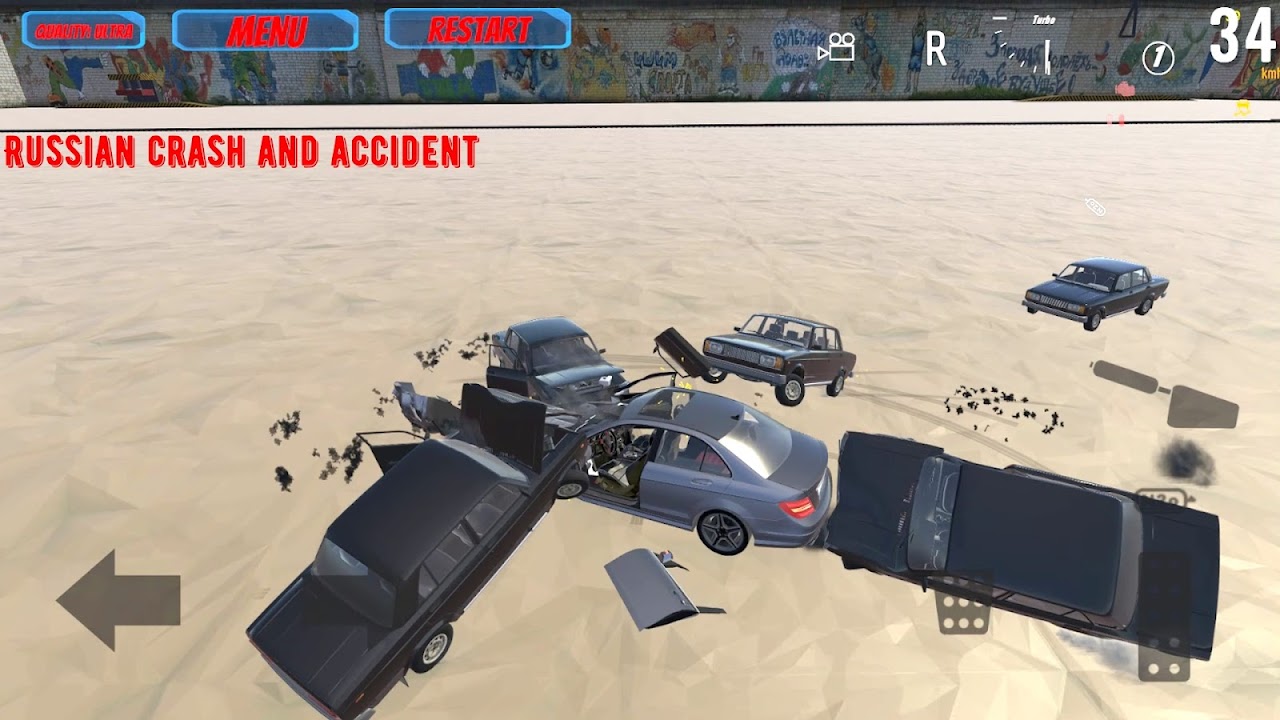Screen dimensions: 1280x720
Task: Pull the handbrake lever icon
Action: coord(1166,393)
